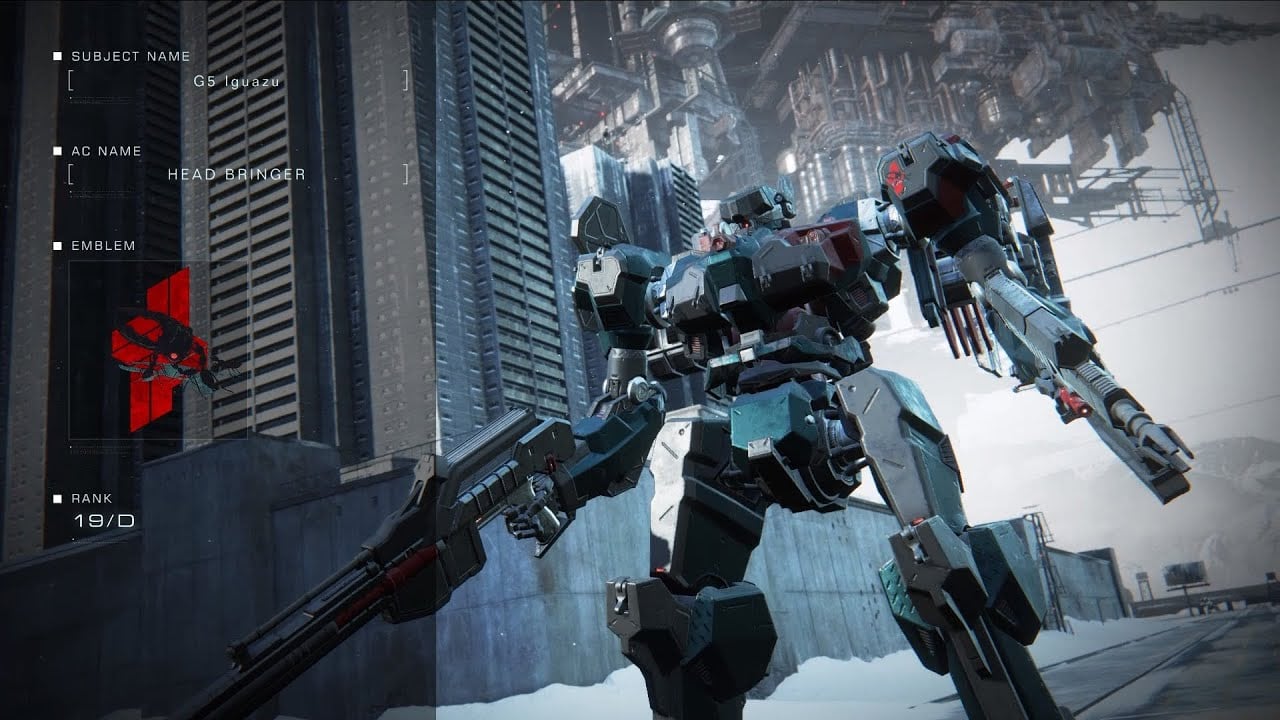
Task: Toggle the EMBLEM section square indicator
Action: pyautogui.click(x=57, y=246)
